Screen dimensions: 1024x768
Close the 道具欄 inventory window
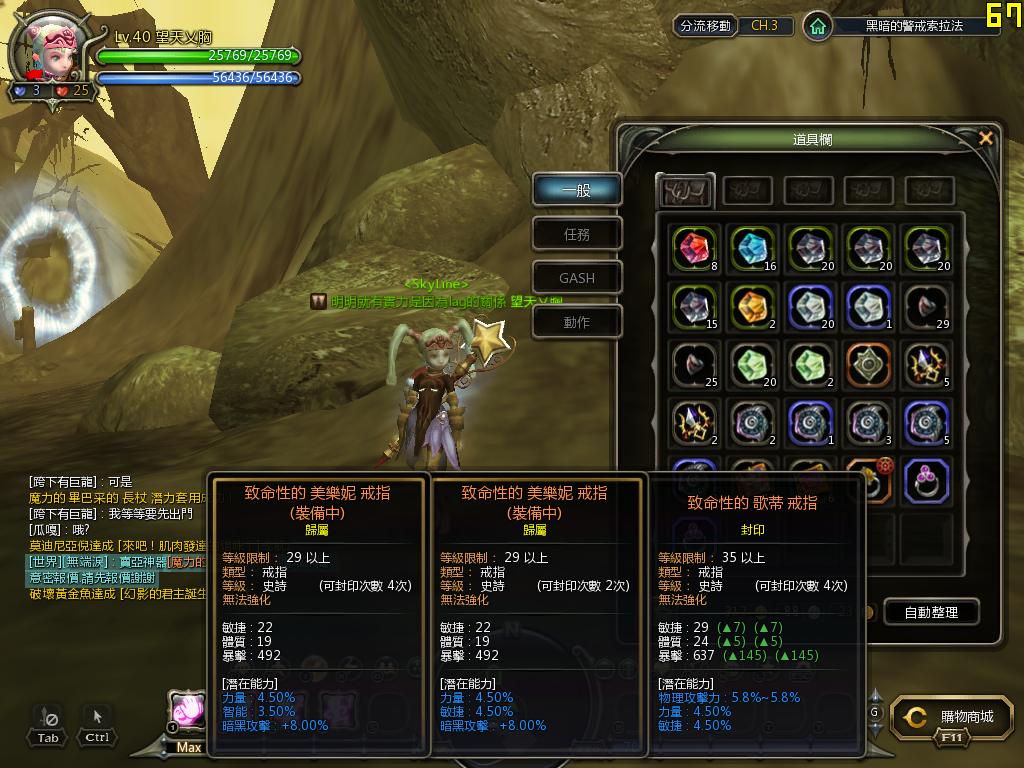point(986,139)
